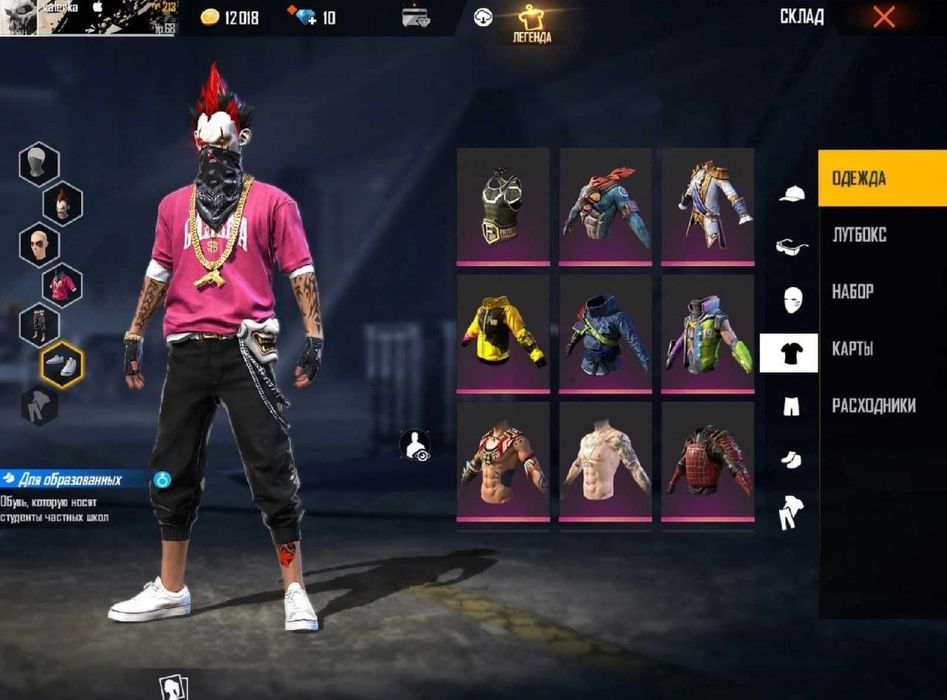Select the НАБОР tab

pyautogui.click(x=853, y=292)
